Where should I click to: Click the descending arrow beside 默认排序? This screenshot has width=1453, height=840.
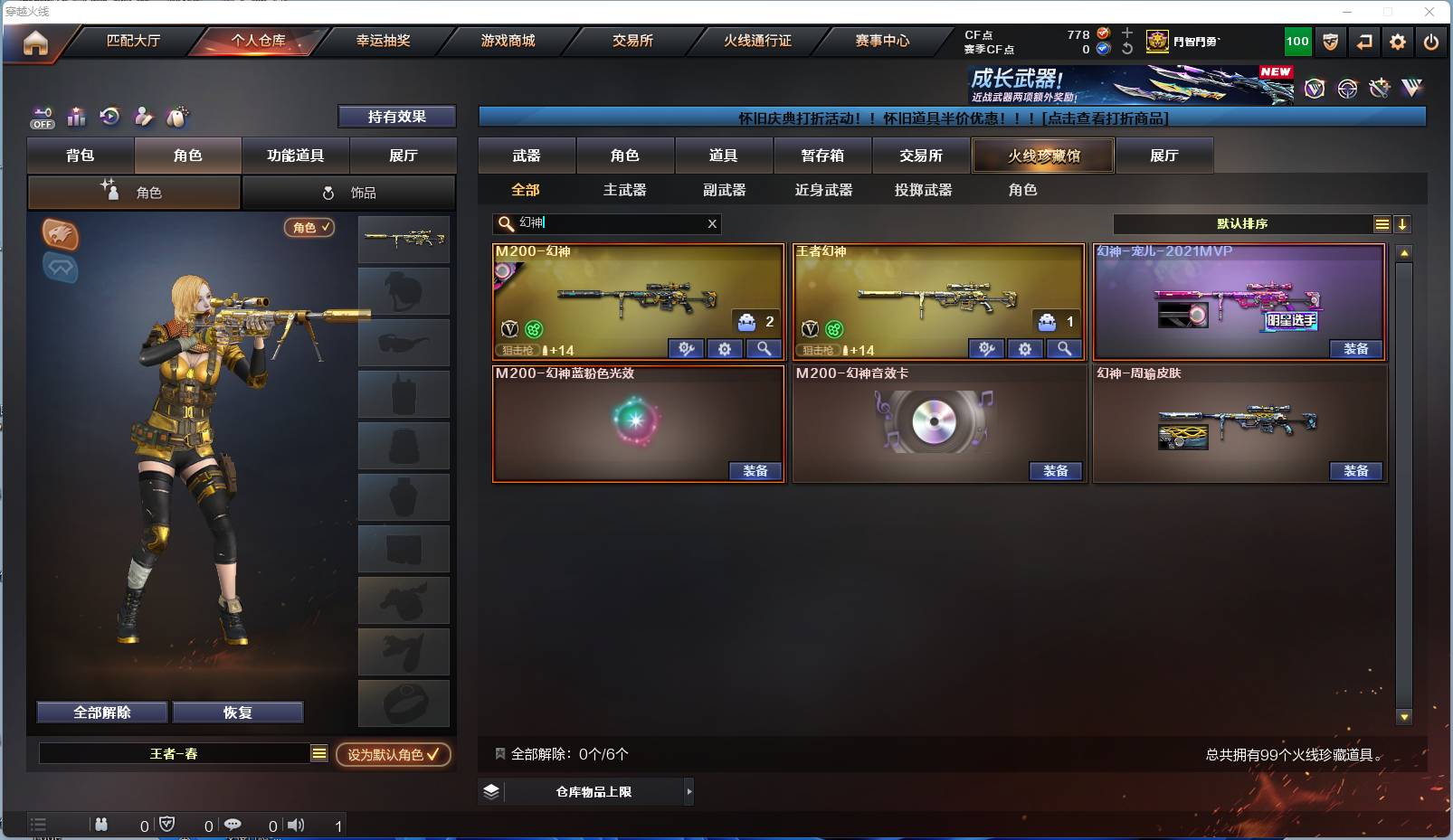click(1403, 223)
